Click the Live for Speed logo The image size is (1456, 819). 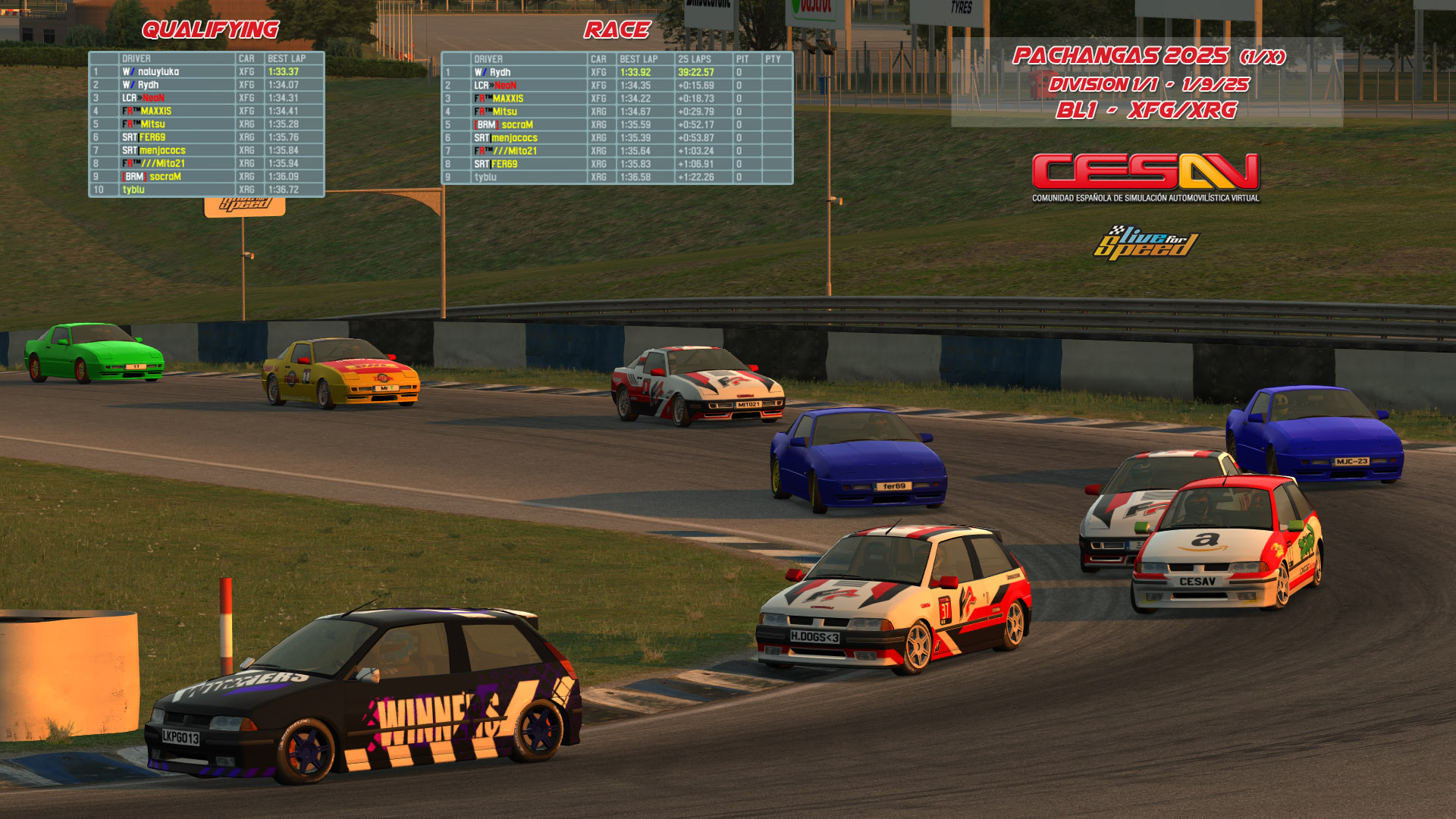coord(1145,243)
